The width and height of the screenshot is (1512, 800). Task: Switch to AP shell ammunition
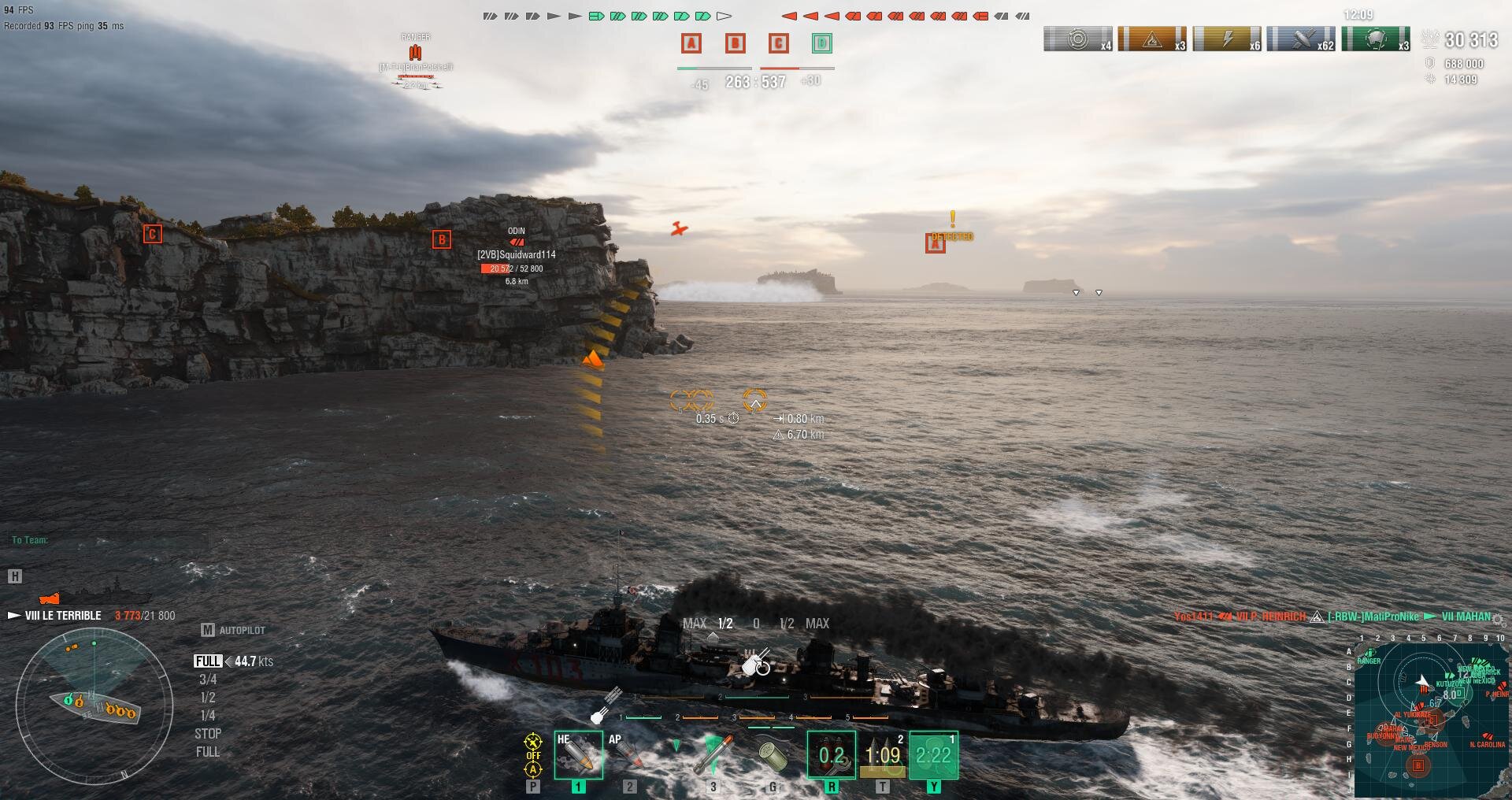(x=628, y=754)
